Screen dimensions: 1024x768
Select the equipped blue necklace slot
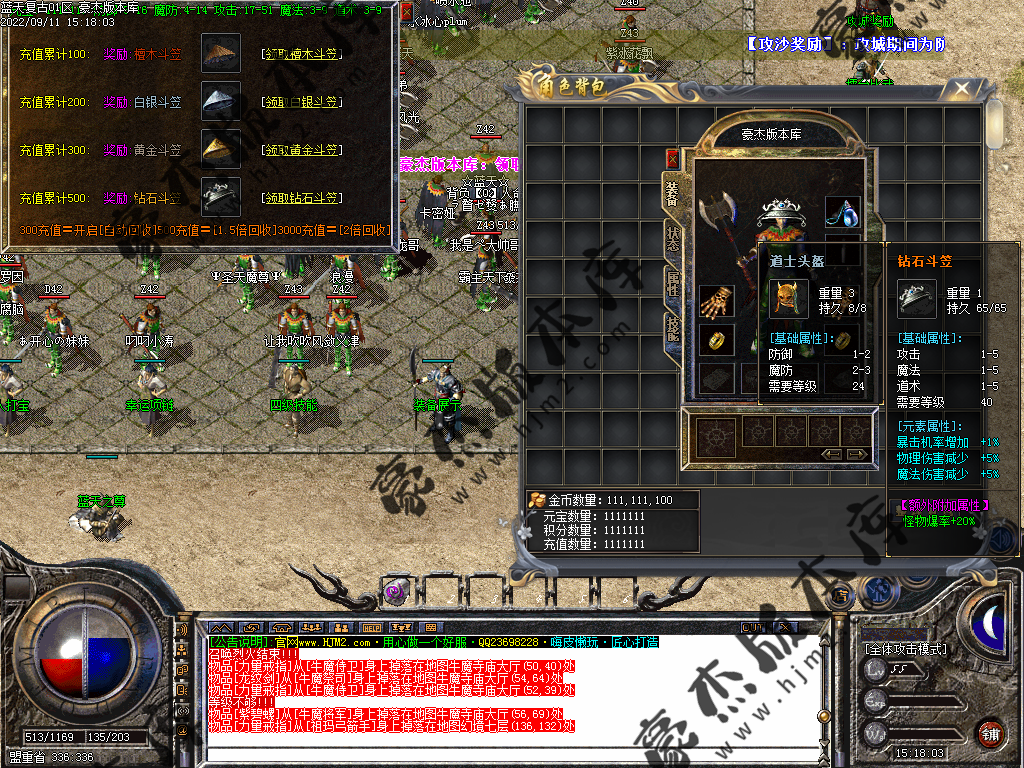[842, 212]
